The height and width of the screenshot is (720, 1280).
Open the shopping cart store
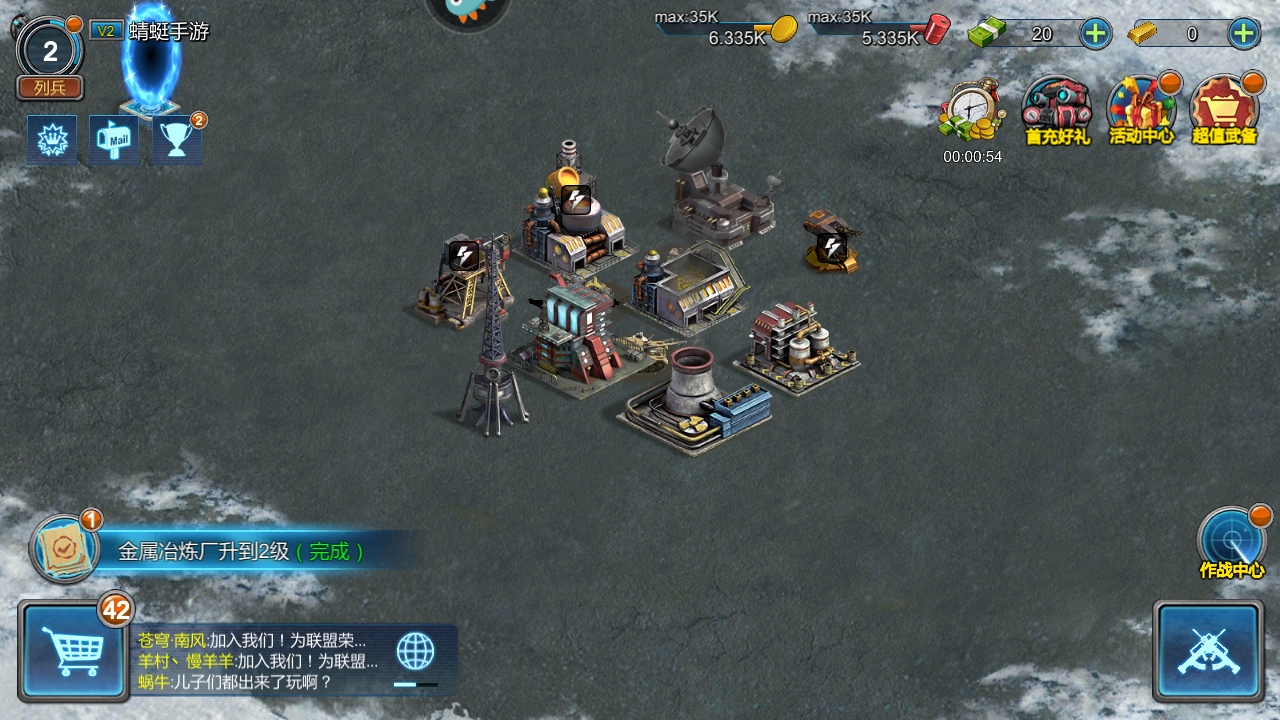coord(73,651)
